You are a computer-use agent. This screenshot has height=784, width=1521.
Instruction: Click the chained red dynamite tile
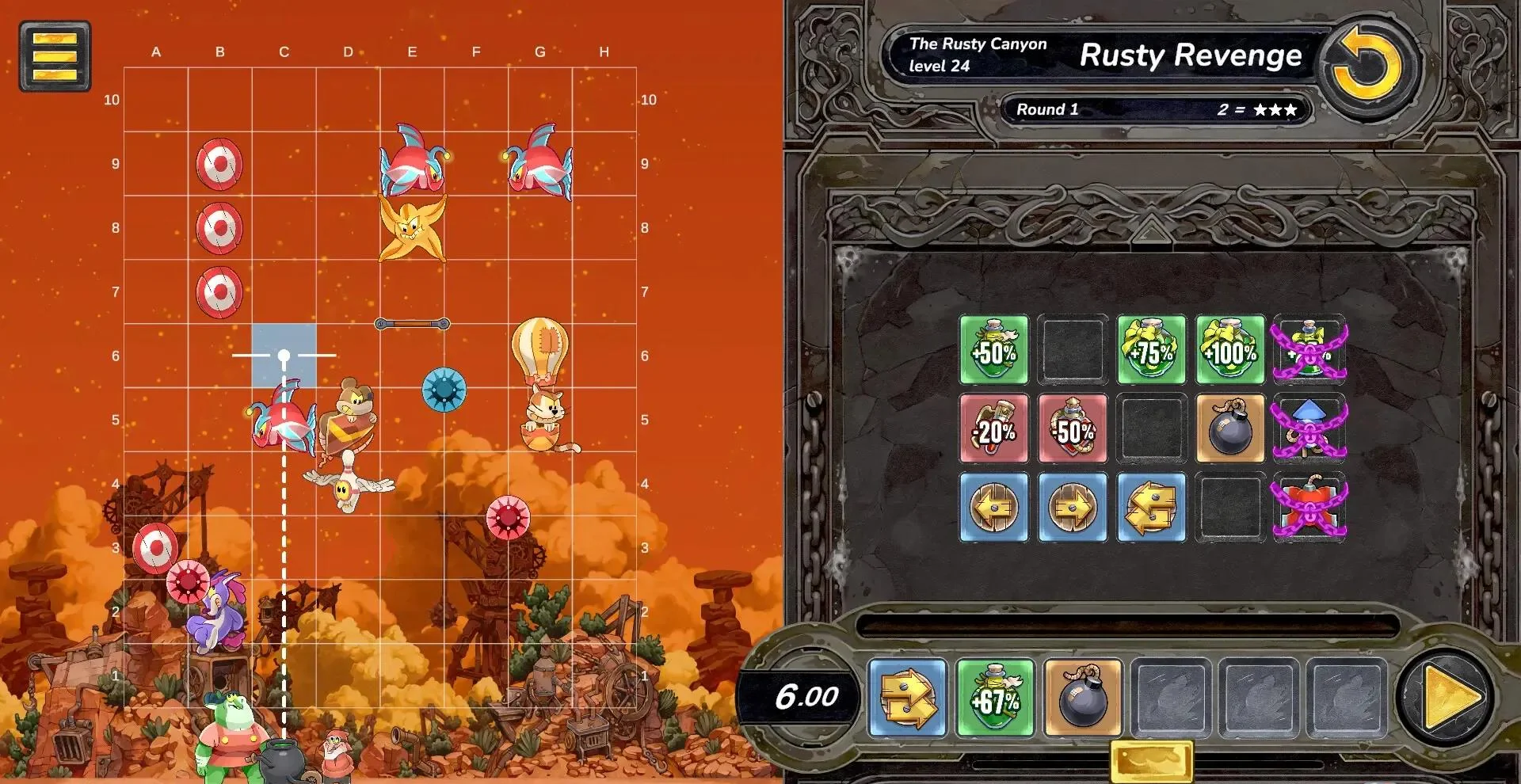click(x=1309, y=508)
